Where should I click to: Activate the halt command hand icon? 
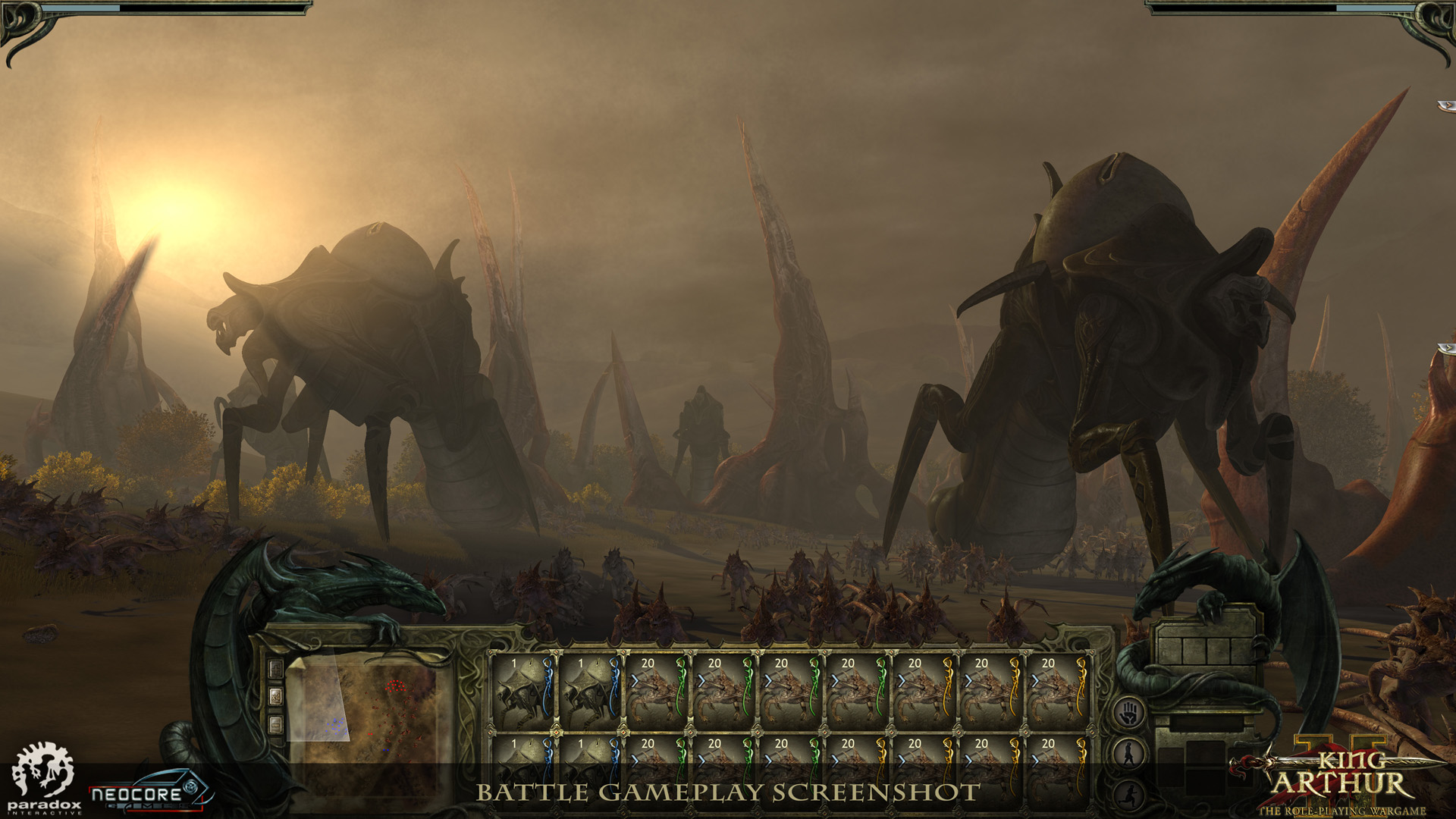1130,714
